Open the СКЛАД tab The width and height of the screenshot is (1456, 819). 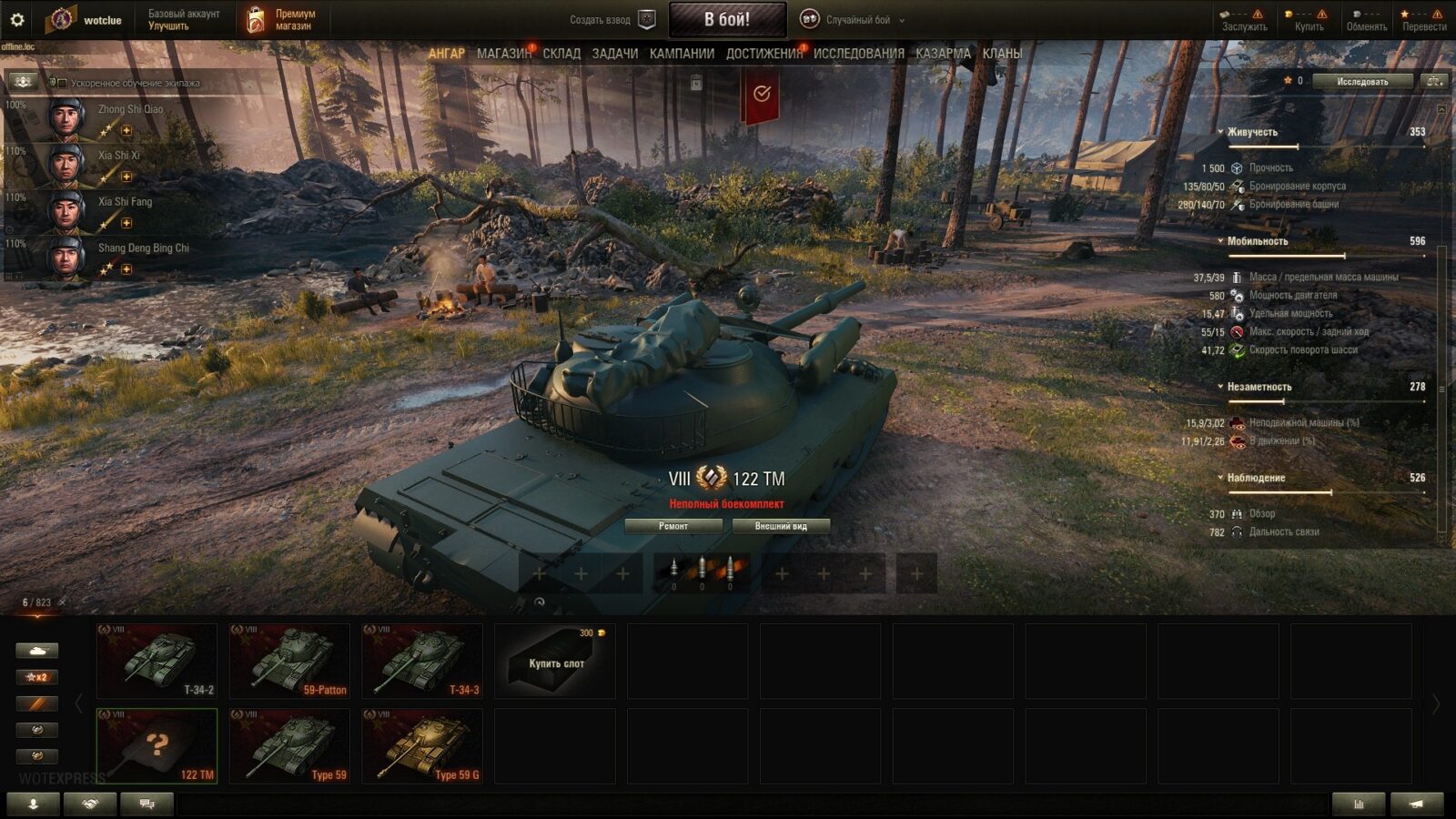(x=561, y=54)
